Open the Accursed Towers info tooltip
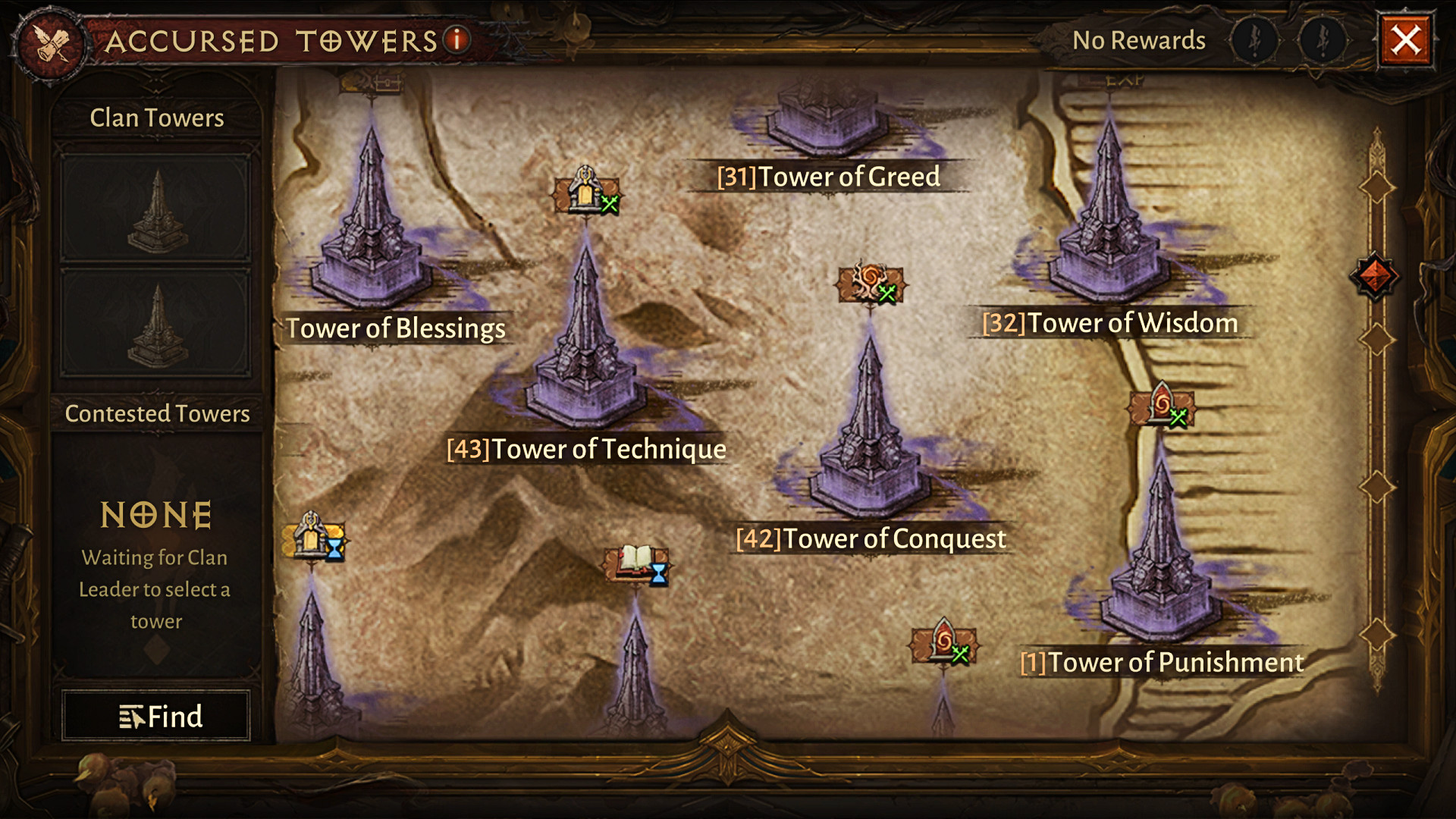This screenshot has width=1456, height=819. coord(457,39)
